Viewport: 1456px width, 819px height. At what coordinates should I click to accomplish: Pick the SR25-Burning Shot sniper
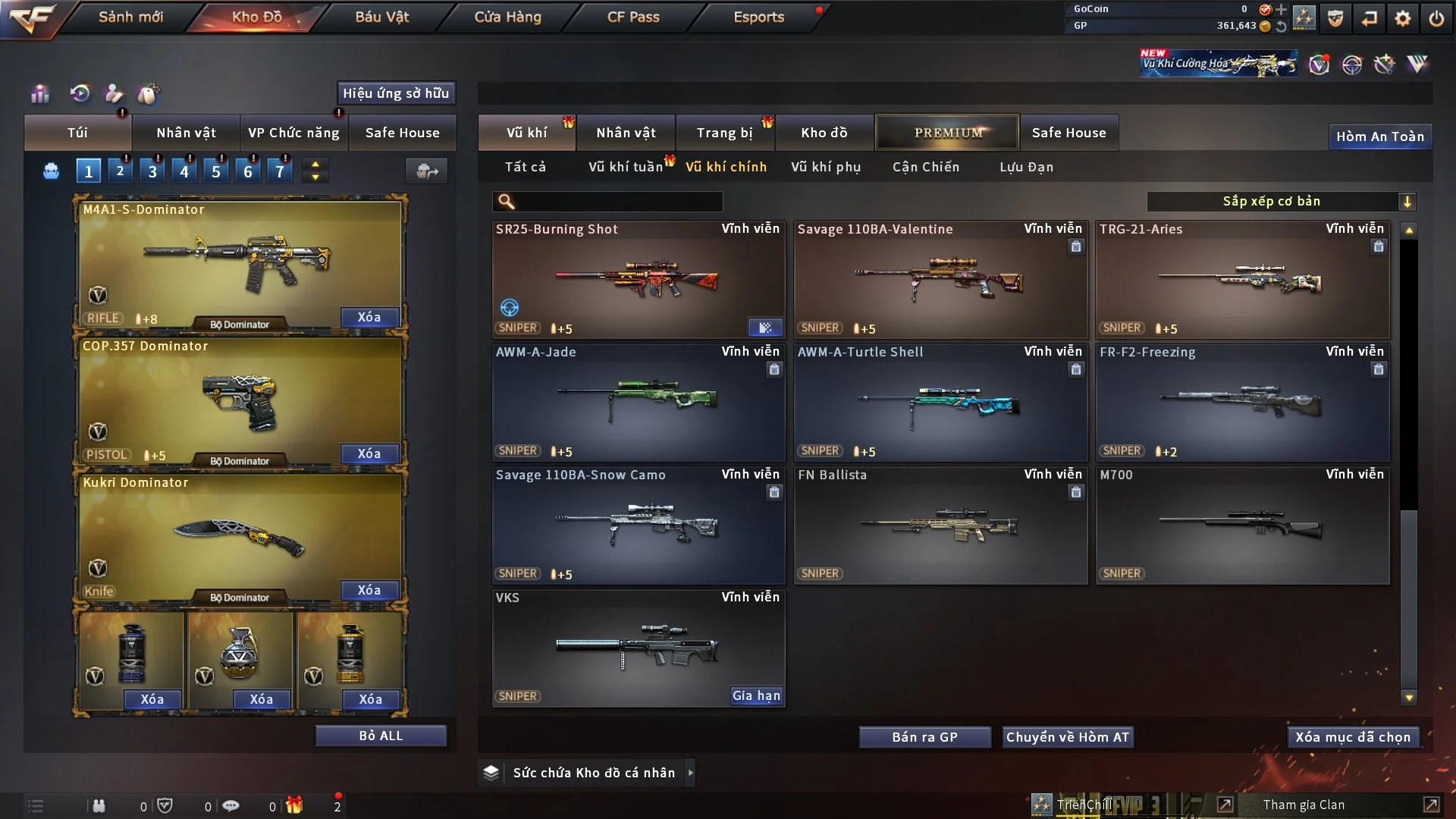point(638,279)
